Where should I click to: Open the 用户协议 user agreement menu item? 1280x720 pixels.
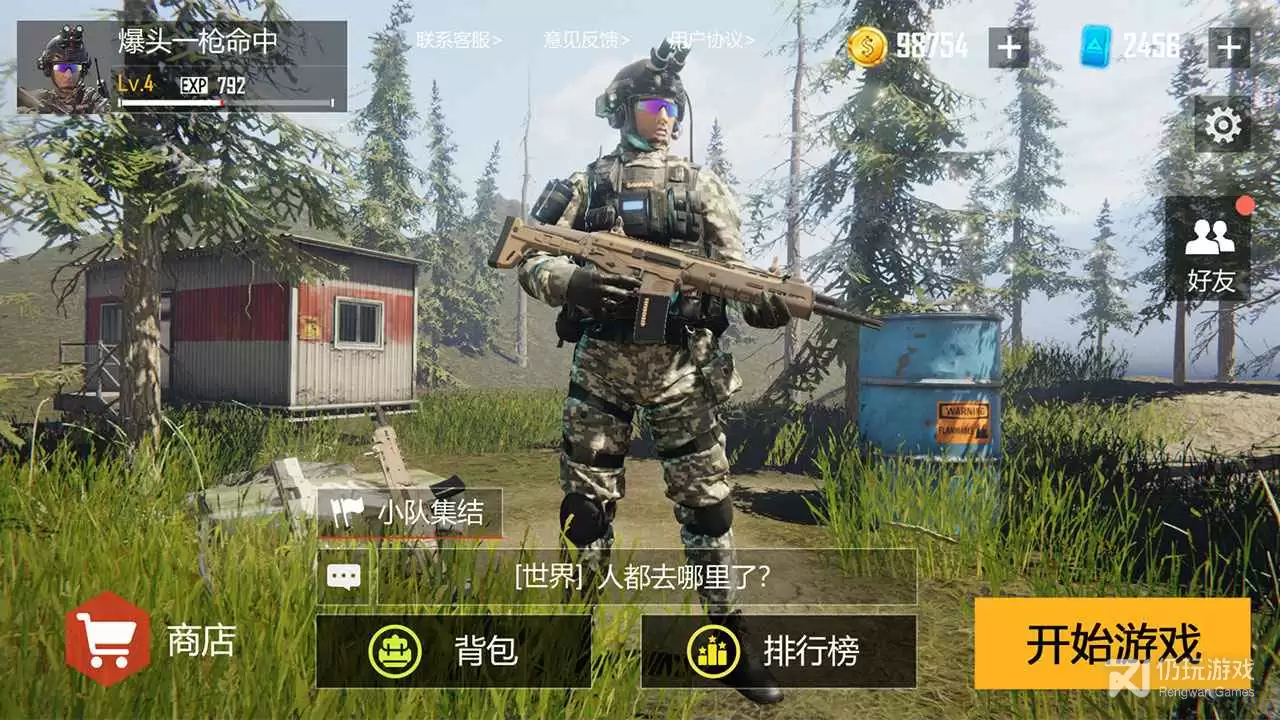coord(710,40)
